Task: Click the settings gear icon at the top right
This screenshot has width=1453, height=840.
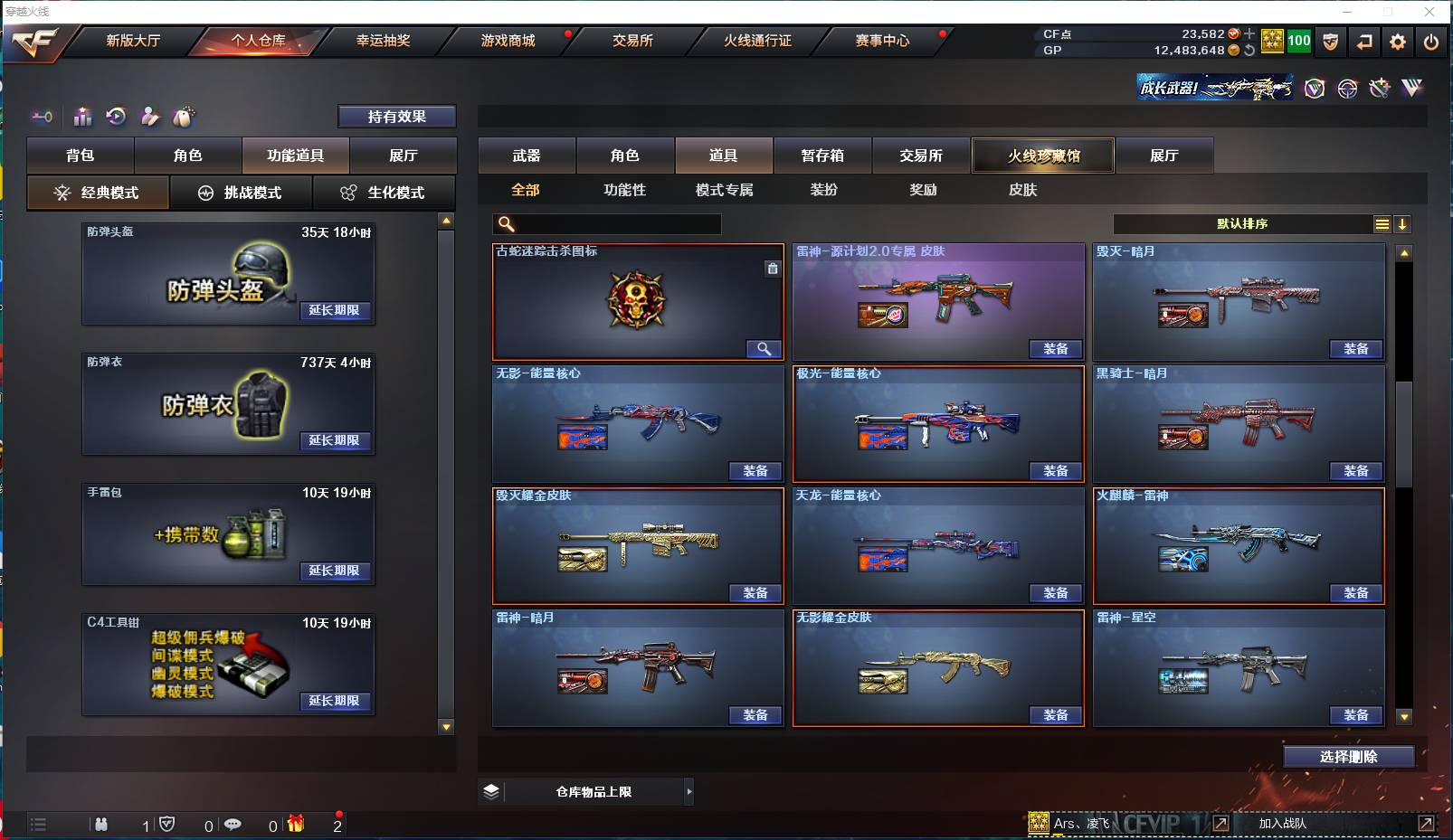Action: coord(1396,41)
